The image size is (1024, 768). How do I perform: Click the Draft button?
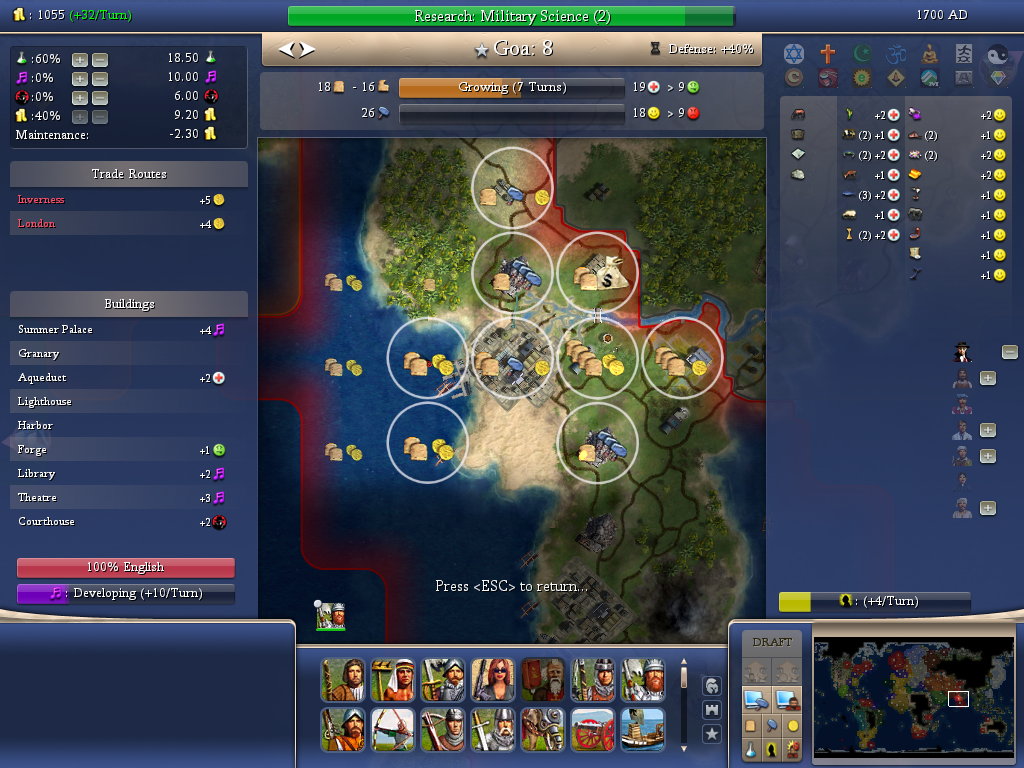[x=772, y=642]
